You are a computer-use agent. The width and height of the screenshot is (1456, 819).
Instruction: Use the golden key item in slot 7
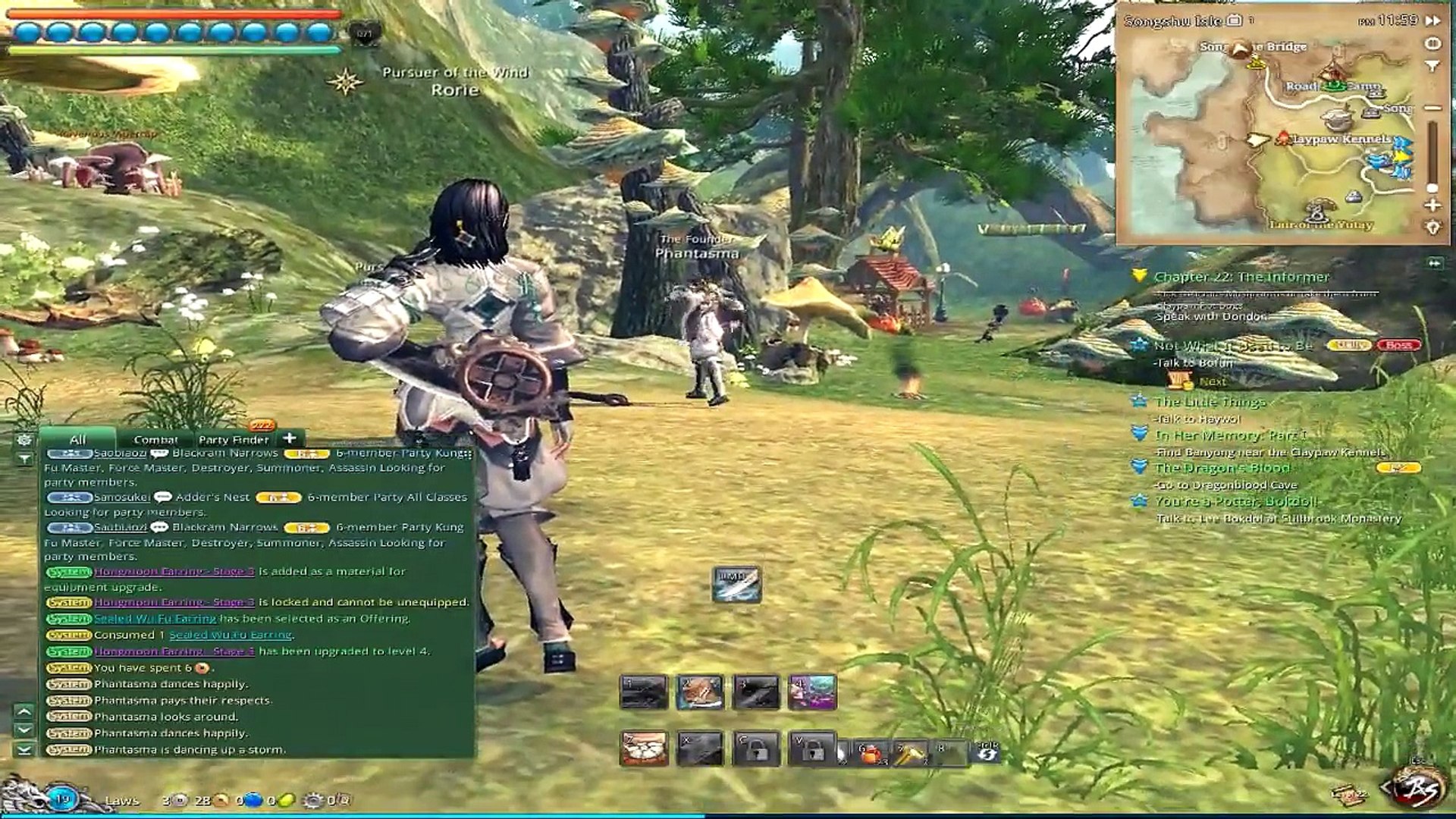(910, 752)
